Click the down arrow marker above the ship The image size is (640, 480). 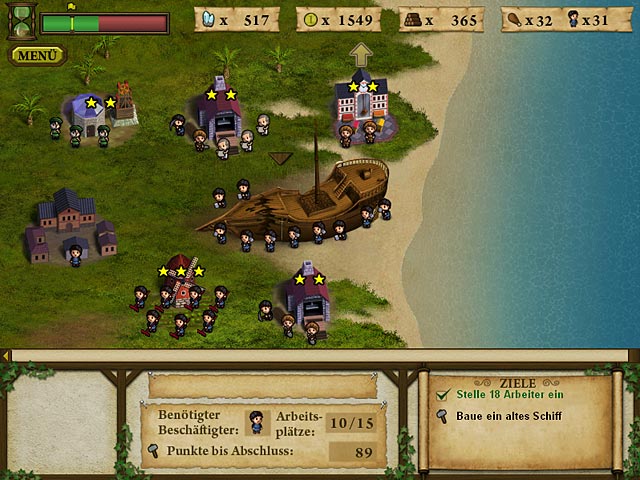281,157
